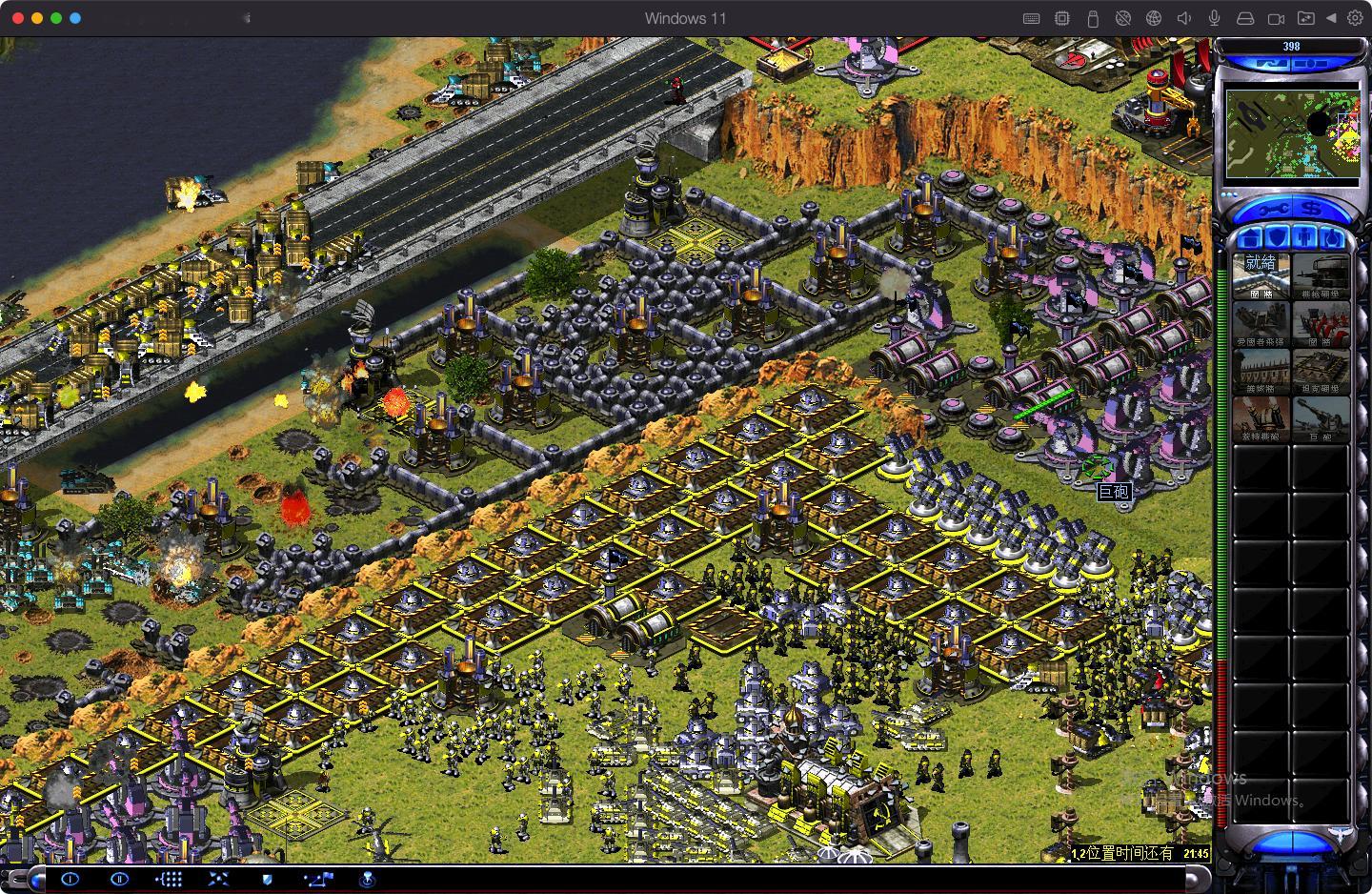Screen dimensions: 1372x894
Task: Place the ready wall marked 就绪
Action: coord(1261,274)
